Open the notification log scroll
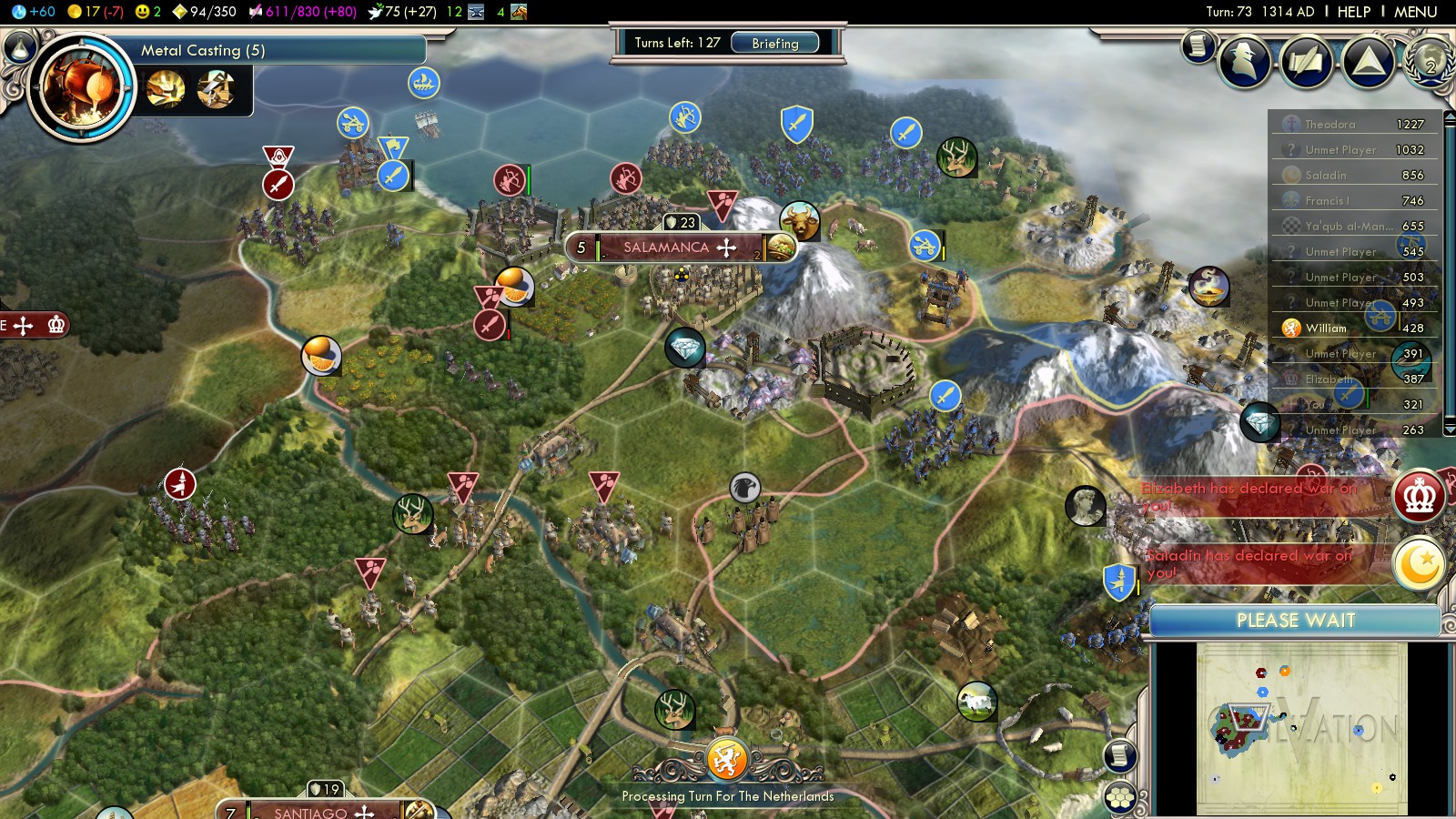Viewport: 1456px width, 819px height. [1198, 45]
